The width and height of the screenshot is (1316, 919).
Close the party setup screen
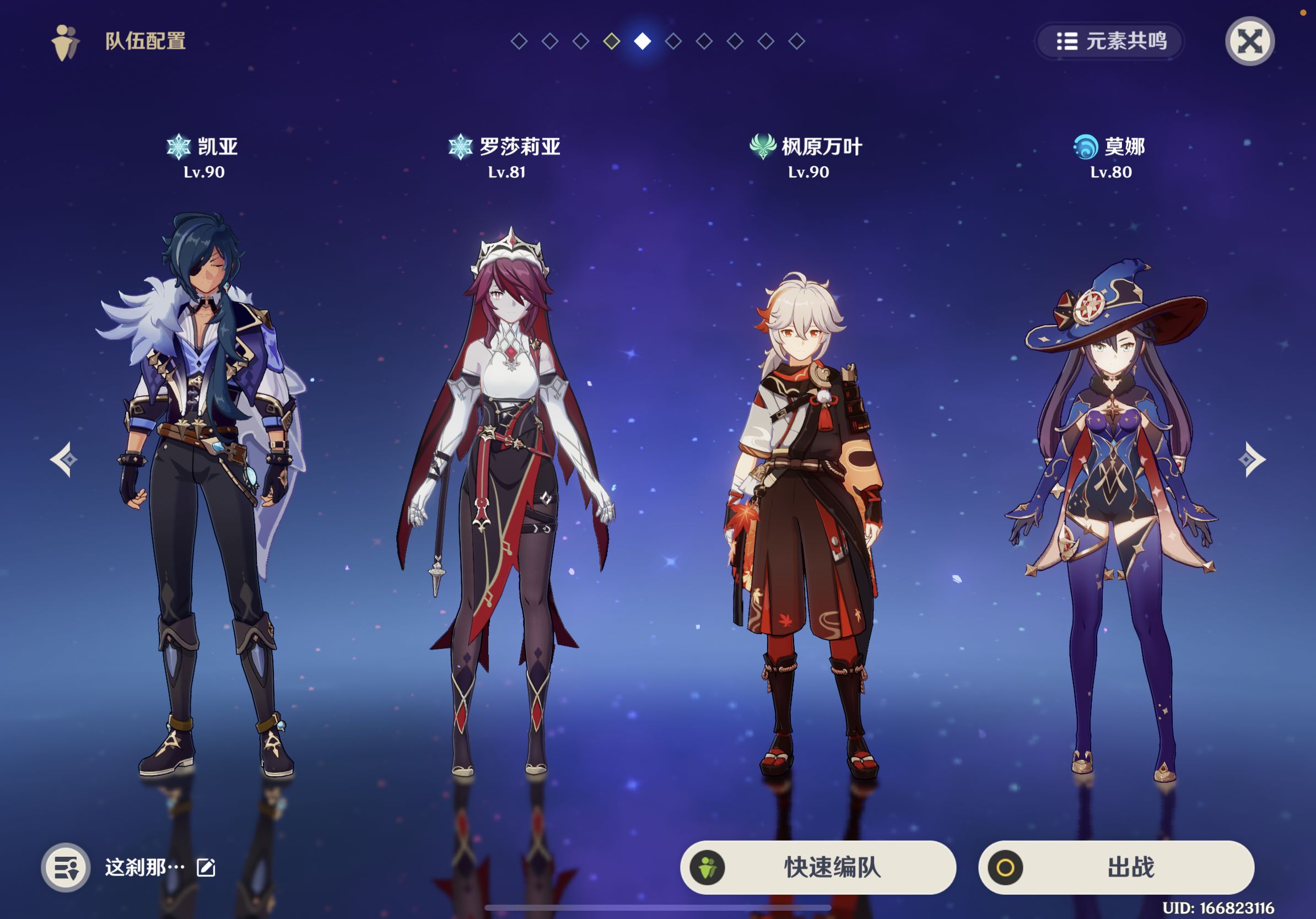click(x=1249, y=41)
